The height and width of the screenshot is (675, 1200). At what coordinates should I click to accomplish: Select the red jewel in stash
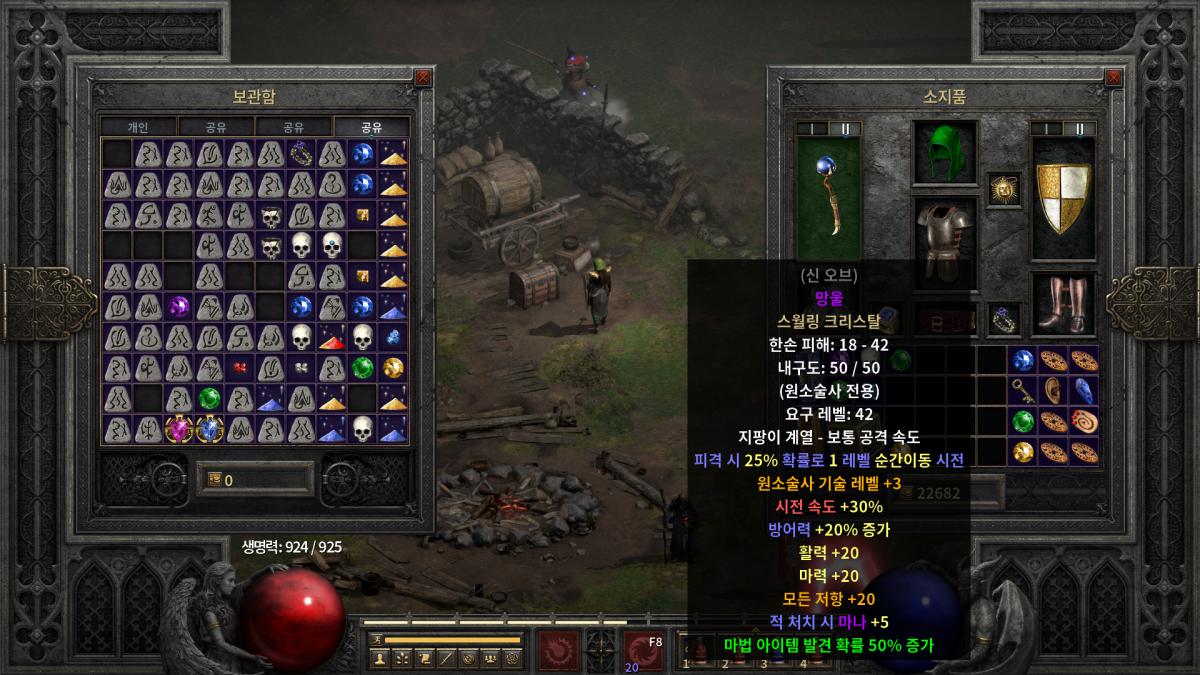pos(240,368)
